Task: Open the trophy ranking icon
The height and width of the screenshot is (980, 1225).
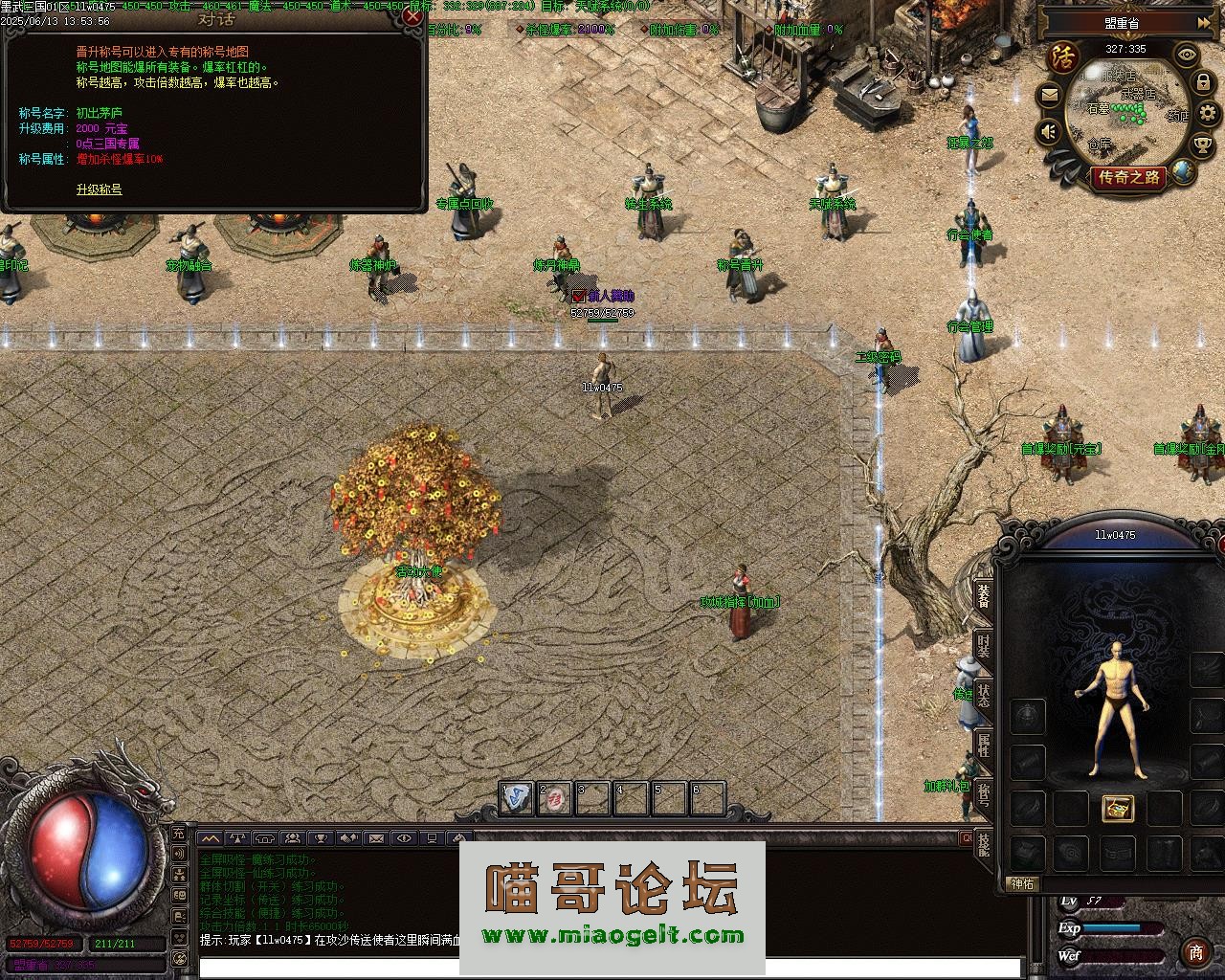Action: [1202, 145]
